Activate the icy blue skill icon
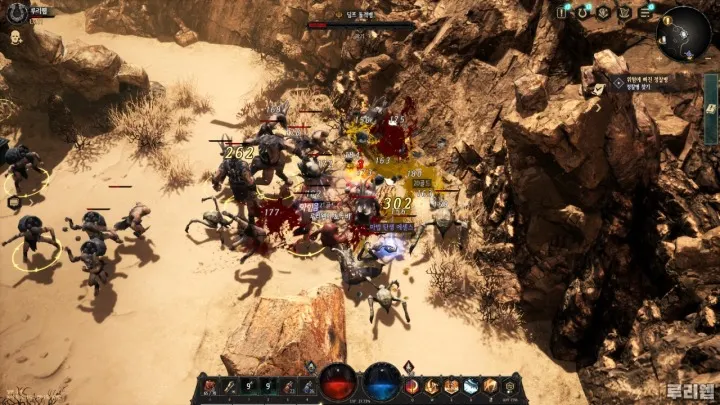Viewport: 720px width, 405px height. (x=471, y=386)
